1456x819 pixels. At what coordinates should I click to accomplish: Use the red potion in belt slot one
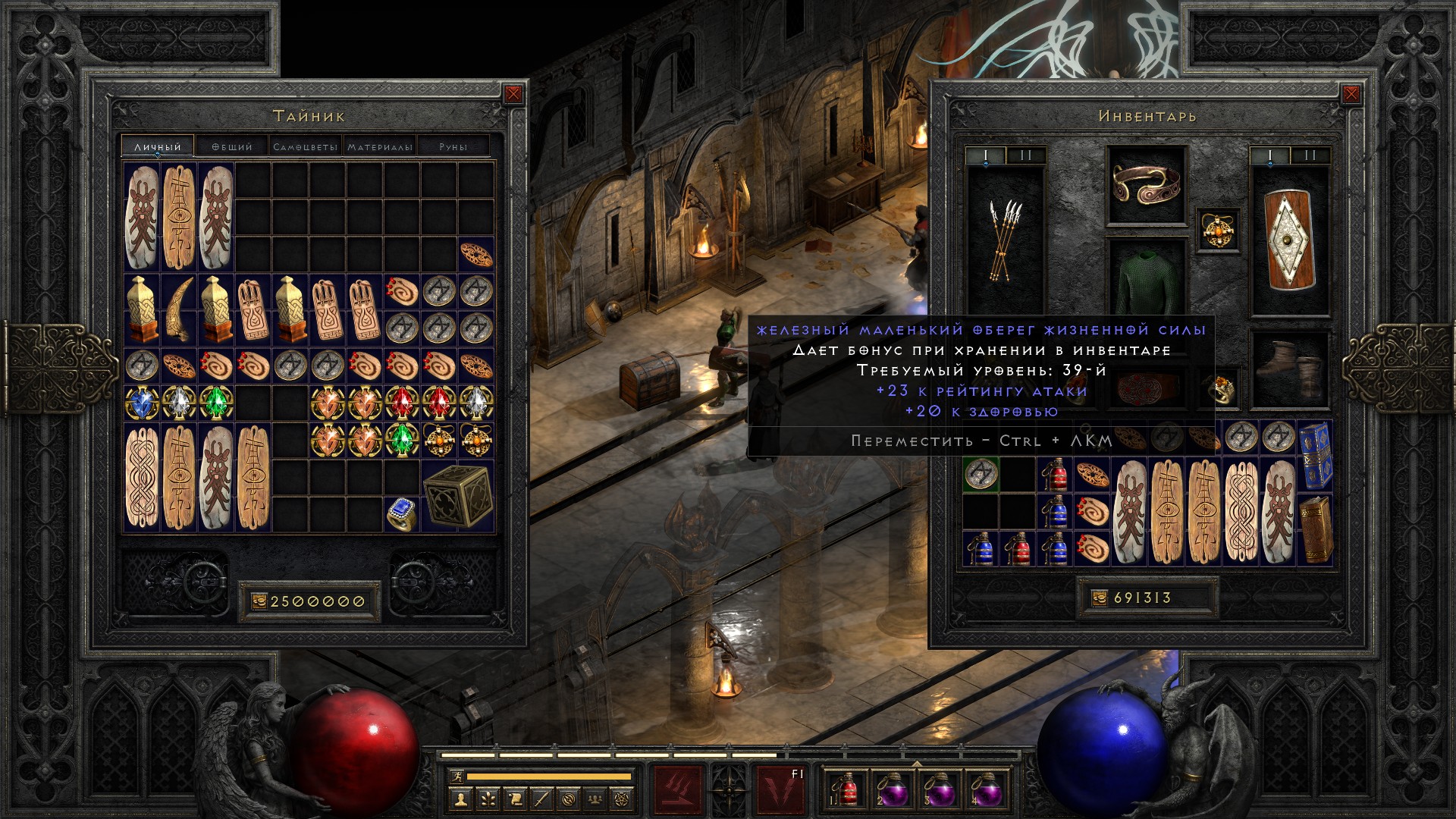845,789
